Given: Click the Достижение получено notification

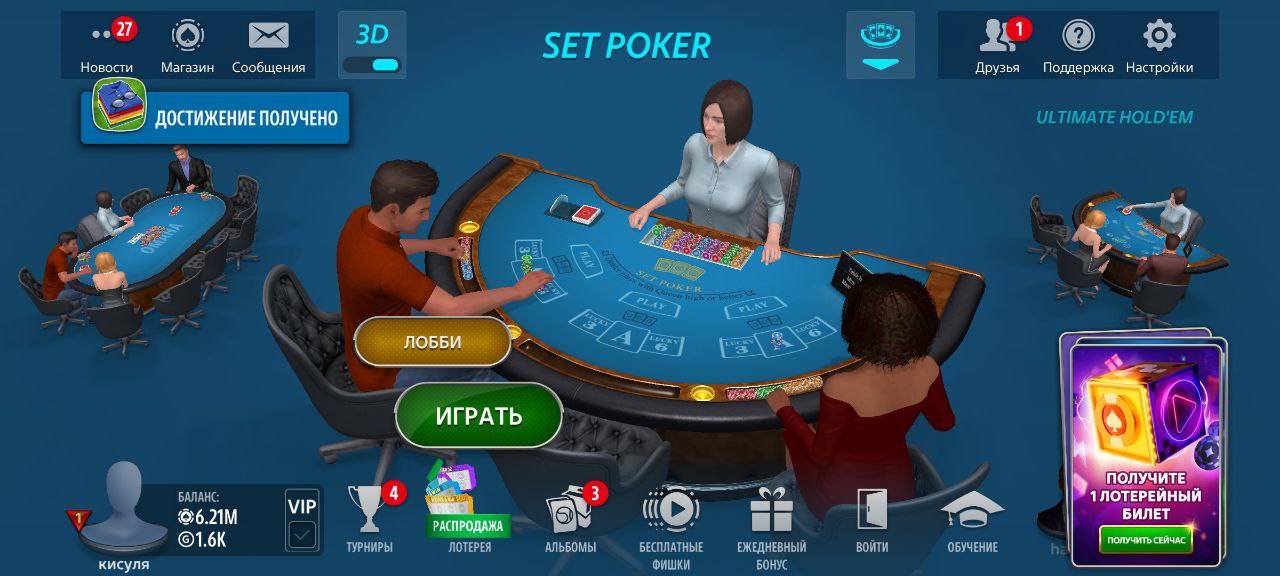Looking at the screenshot, I should (x=216, y=119).
